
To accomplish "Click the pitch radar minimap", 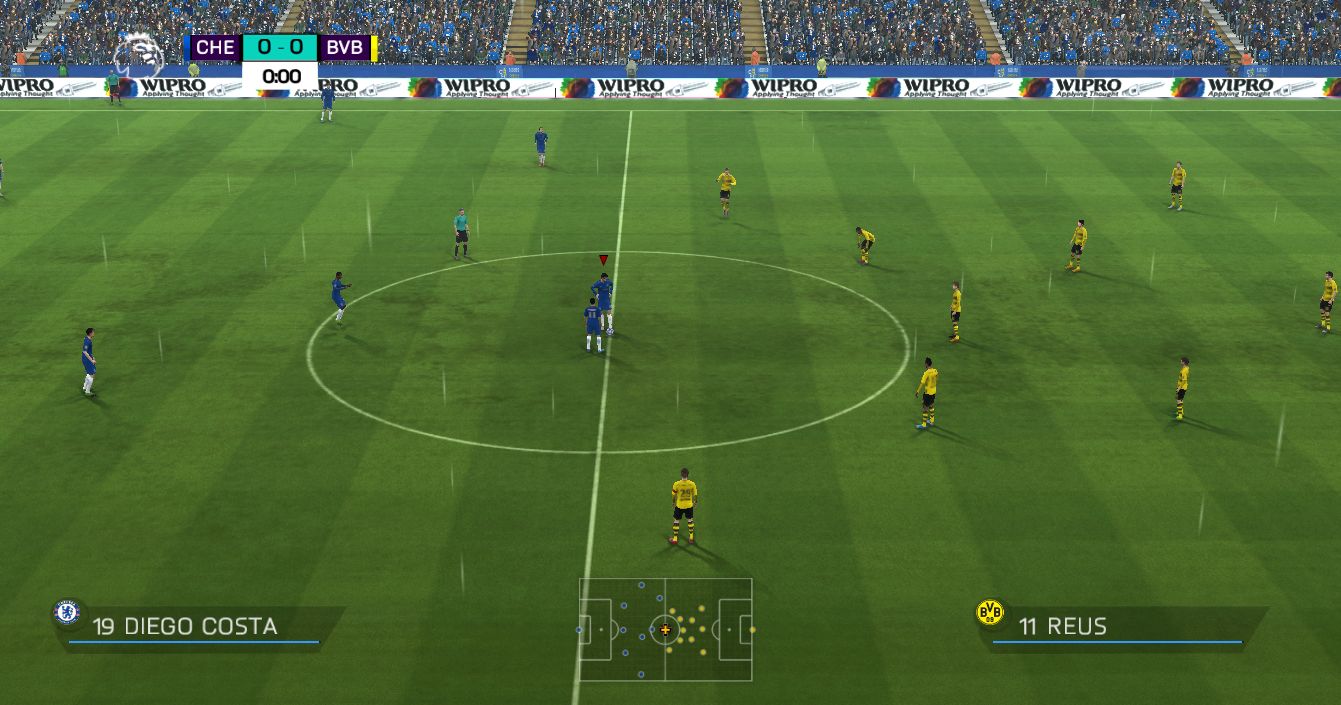I will [665, 629].
